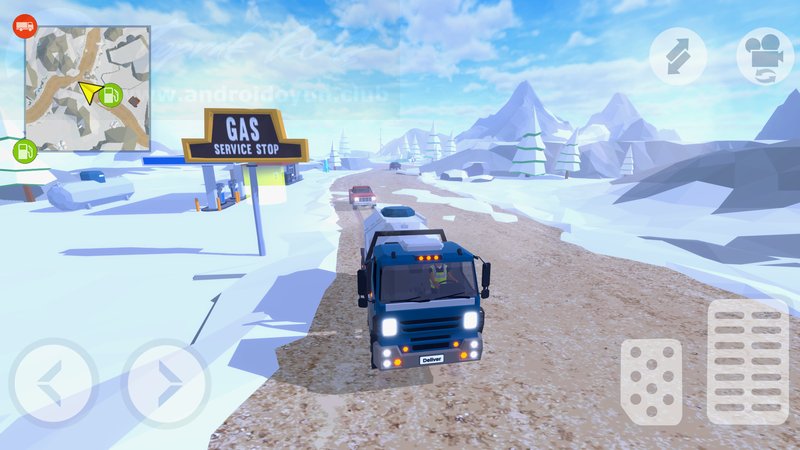Tap the accelerator pedal
This screenshot has height=450, width=800.
tap(747, 361)
